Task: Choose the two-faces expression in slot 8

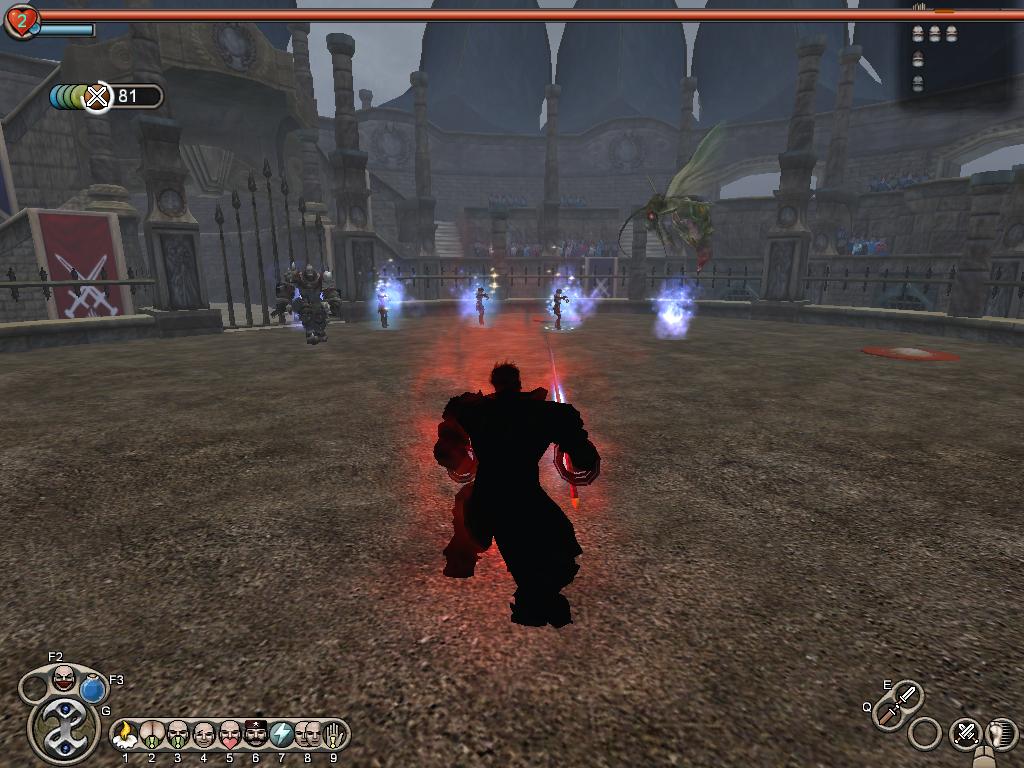Action: pos(308,734)
